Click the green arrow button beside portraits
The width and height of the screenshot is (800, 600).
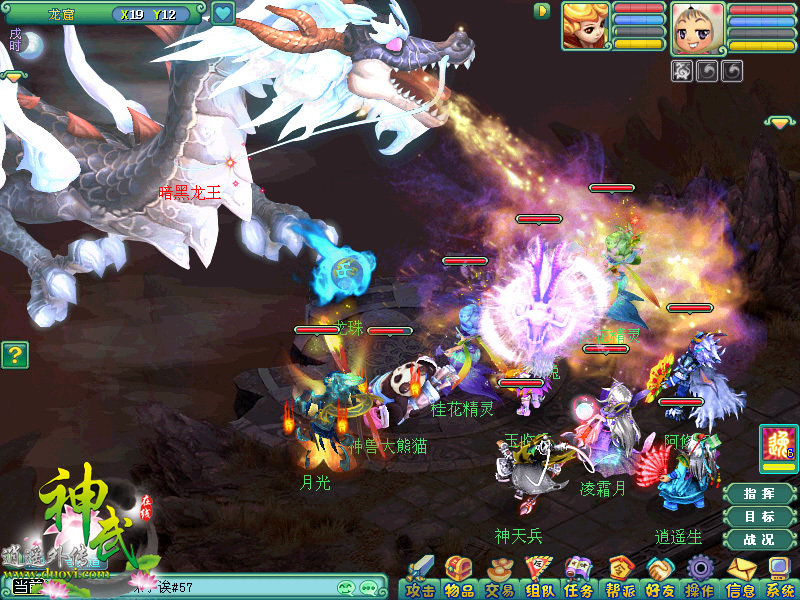542,11
